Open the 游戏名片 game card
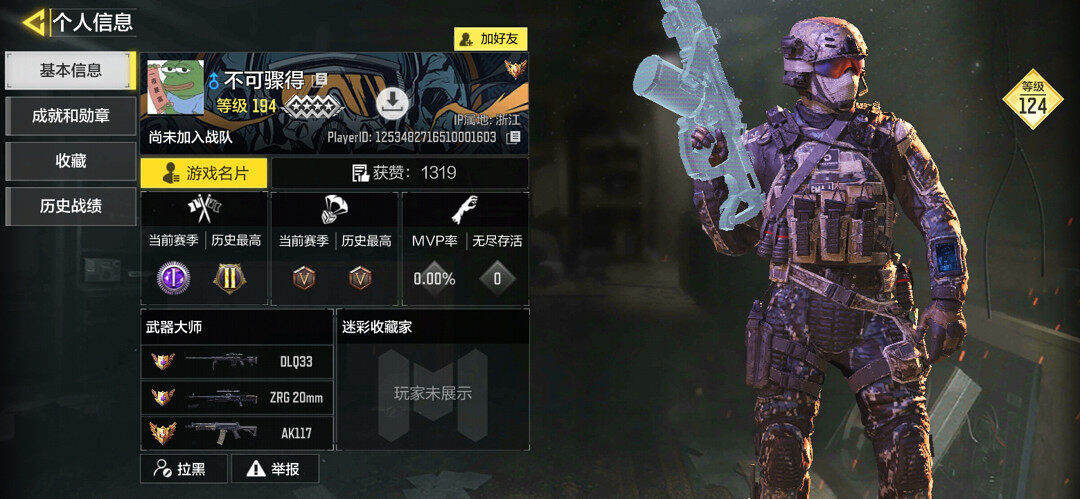This screenshot has width=1080, height=499. [x=204, y=173]
